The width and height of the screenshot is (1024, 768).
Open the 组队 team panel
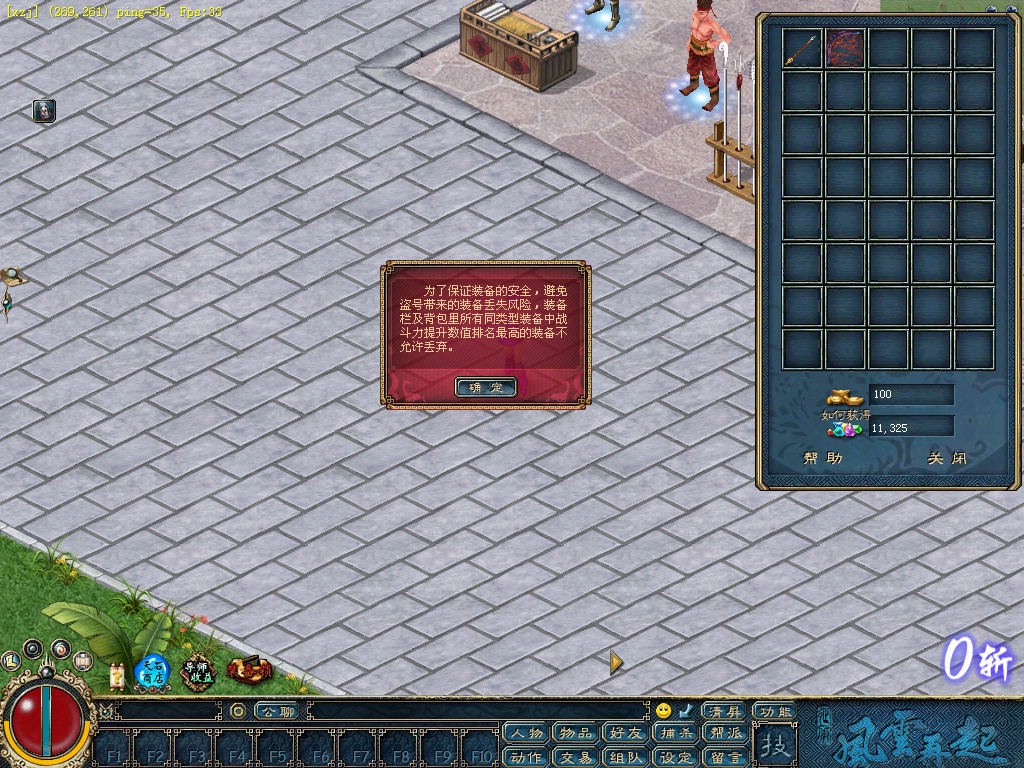(x=627, y=757)
